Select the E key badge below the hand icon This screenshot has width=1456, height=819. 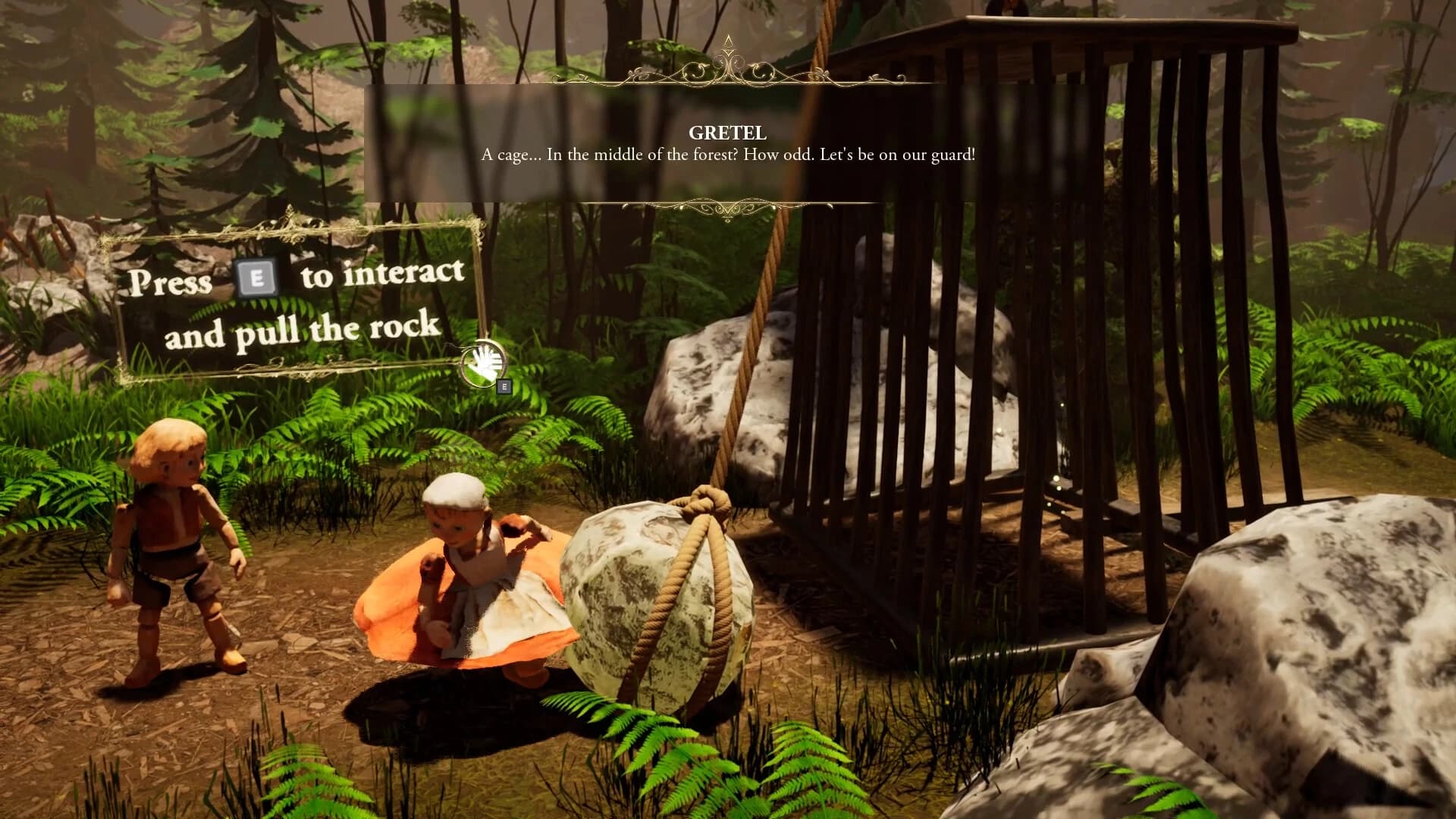[504, 386]
